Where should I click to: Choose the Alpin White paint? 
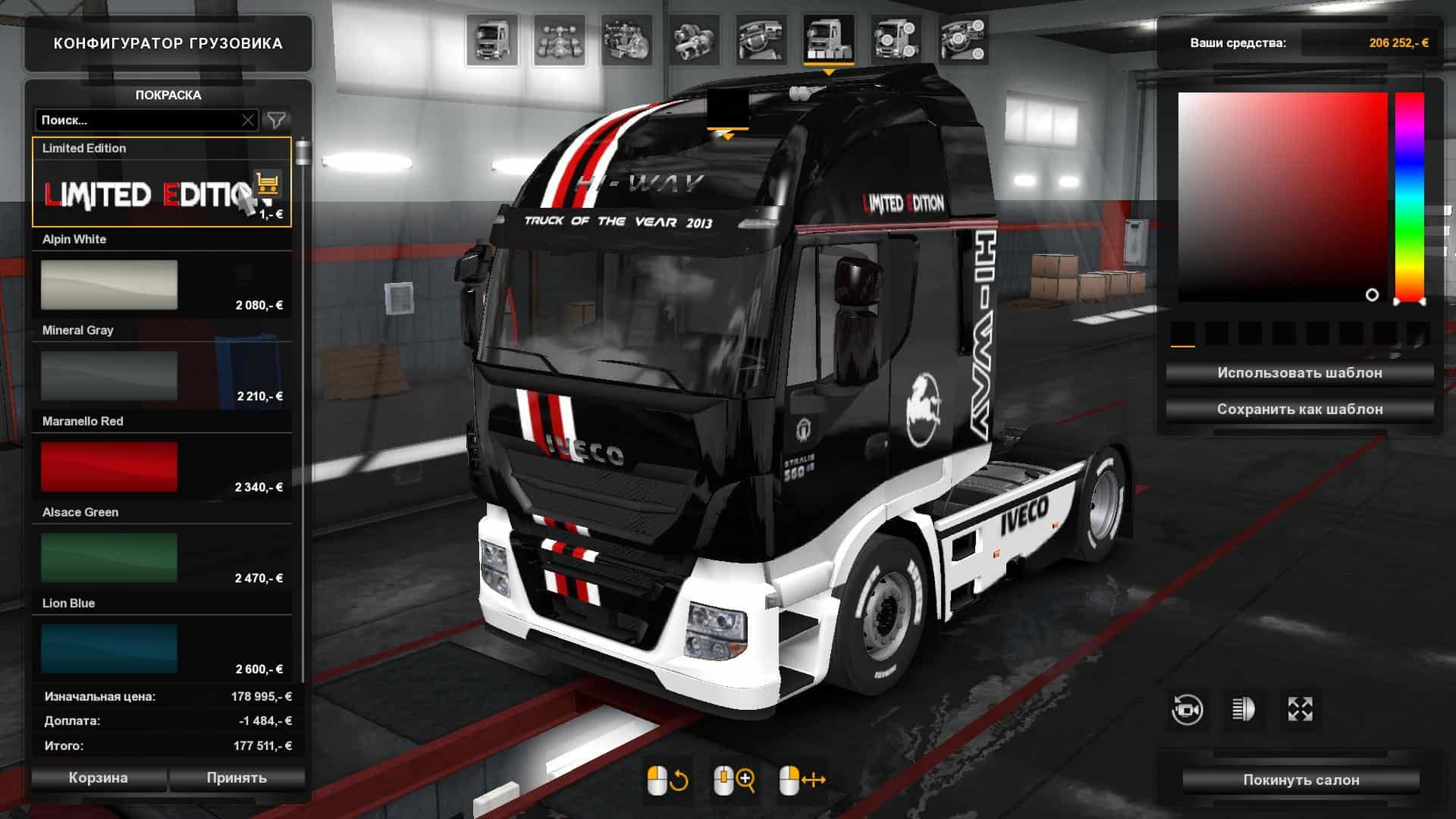(109, 285)
